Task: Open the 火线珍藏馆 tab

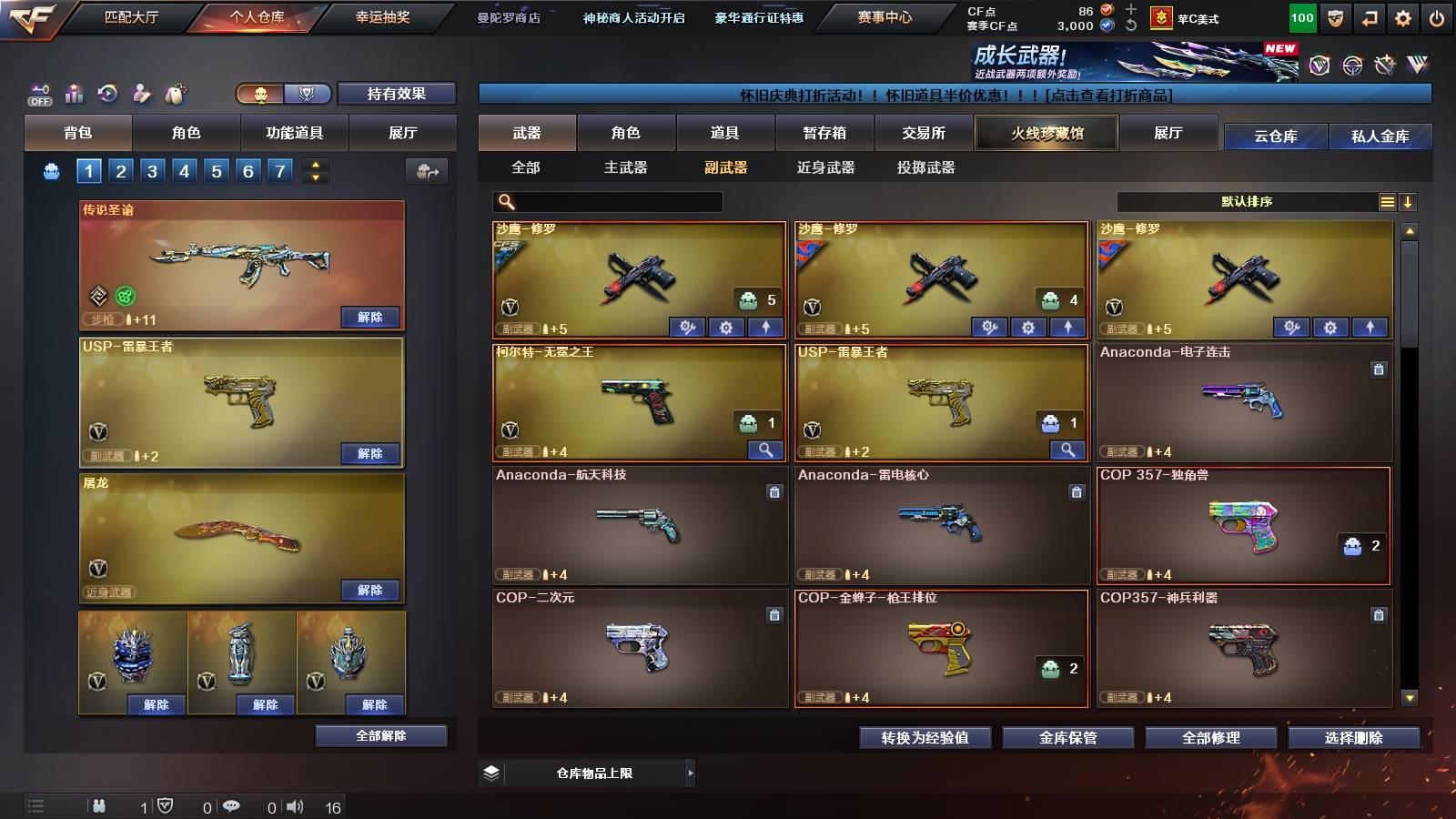Action: (1046, 133)
